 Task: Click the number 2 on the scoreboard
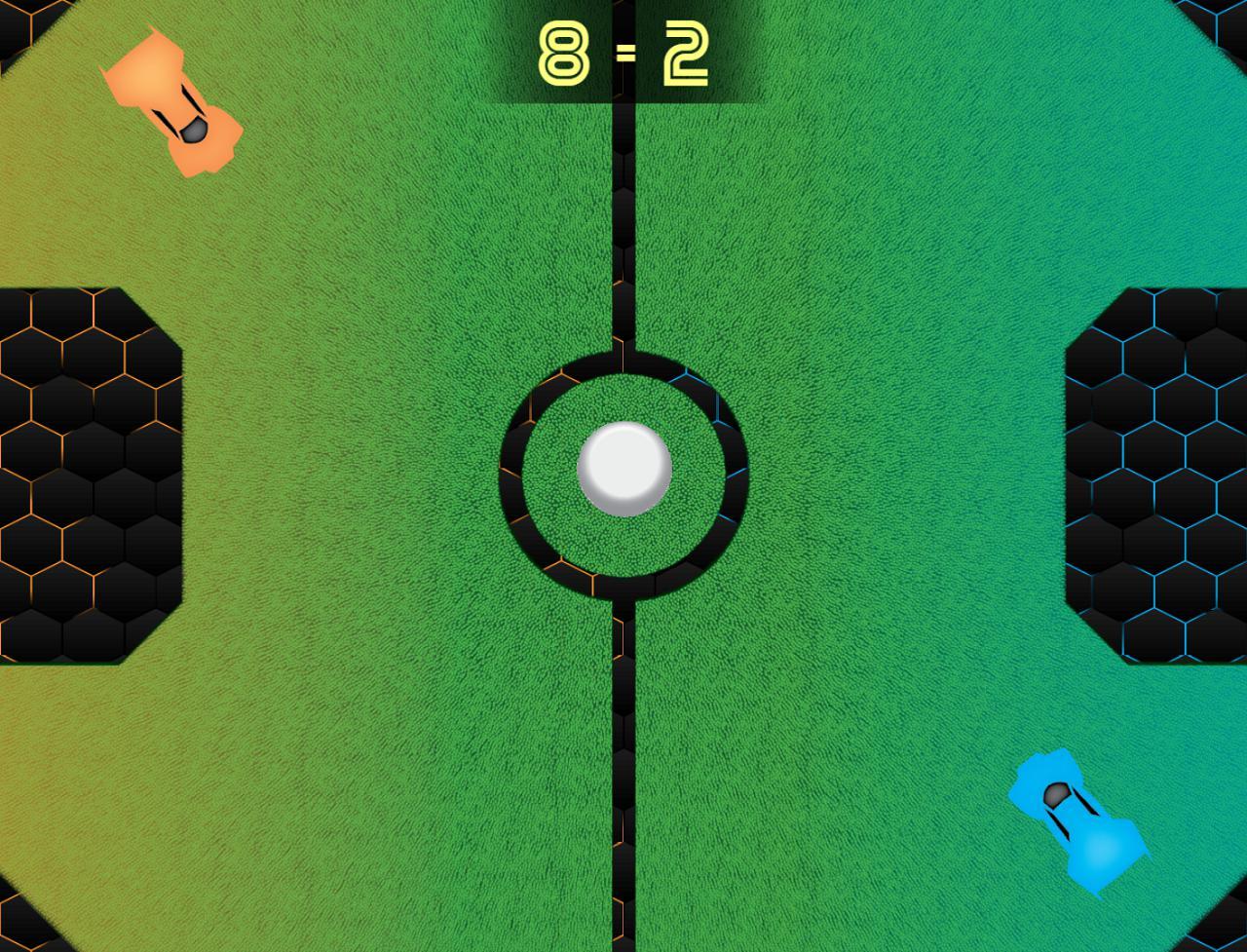pos(687,56)
